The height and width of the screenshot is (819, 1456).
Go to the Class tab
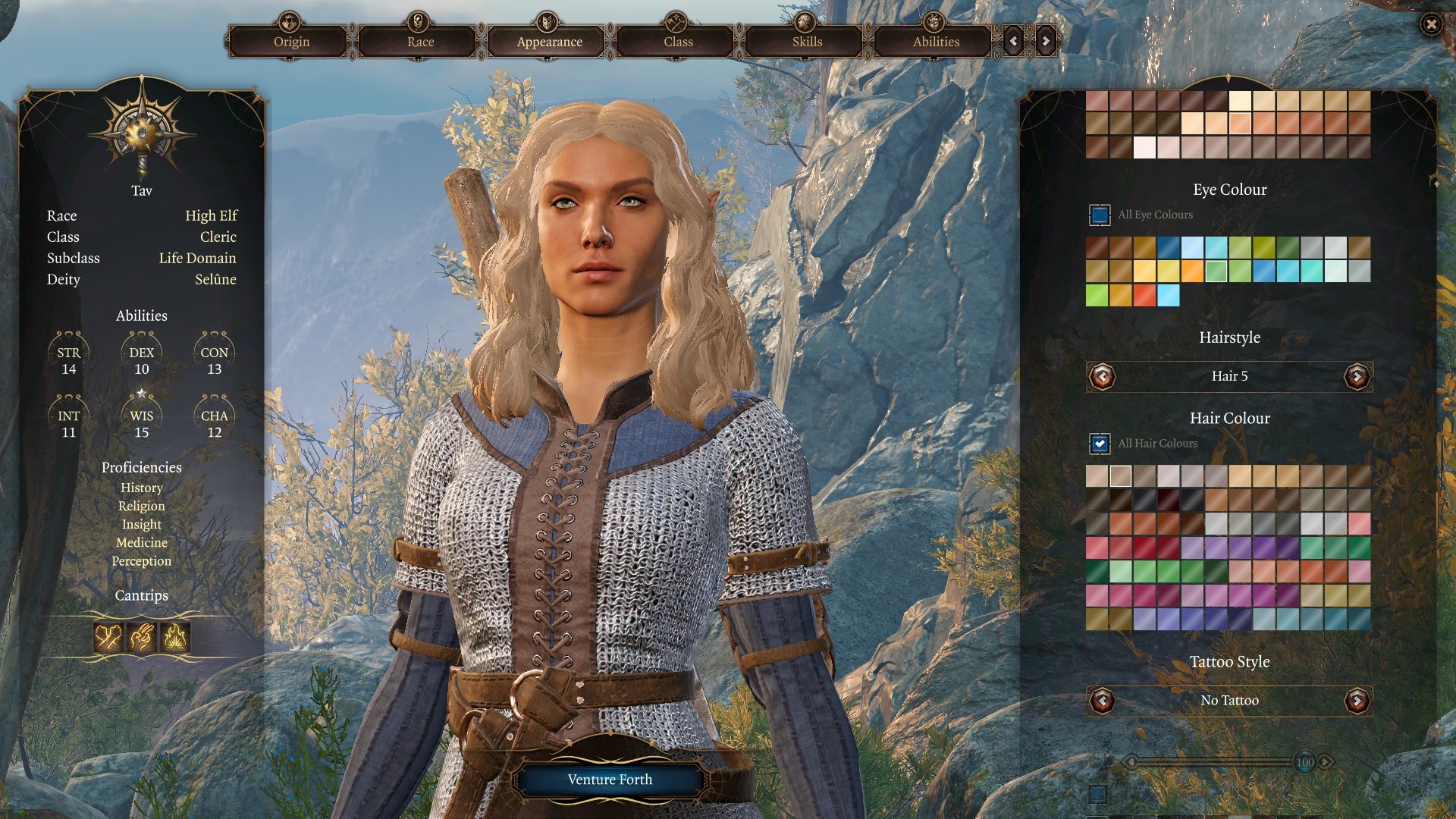click(x=678, y=42)
